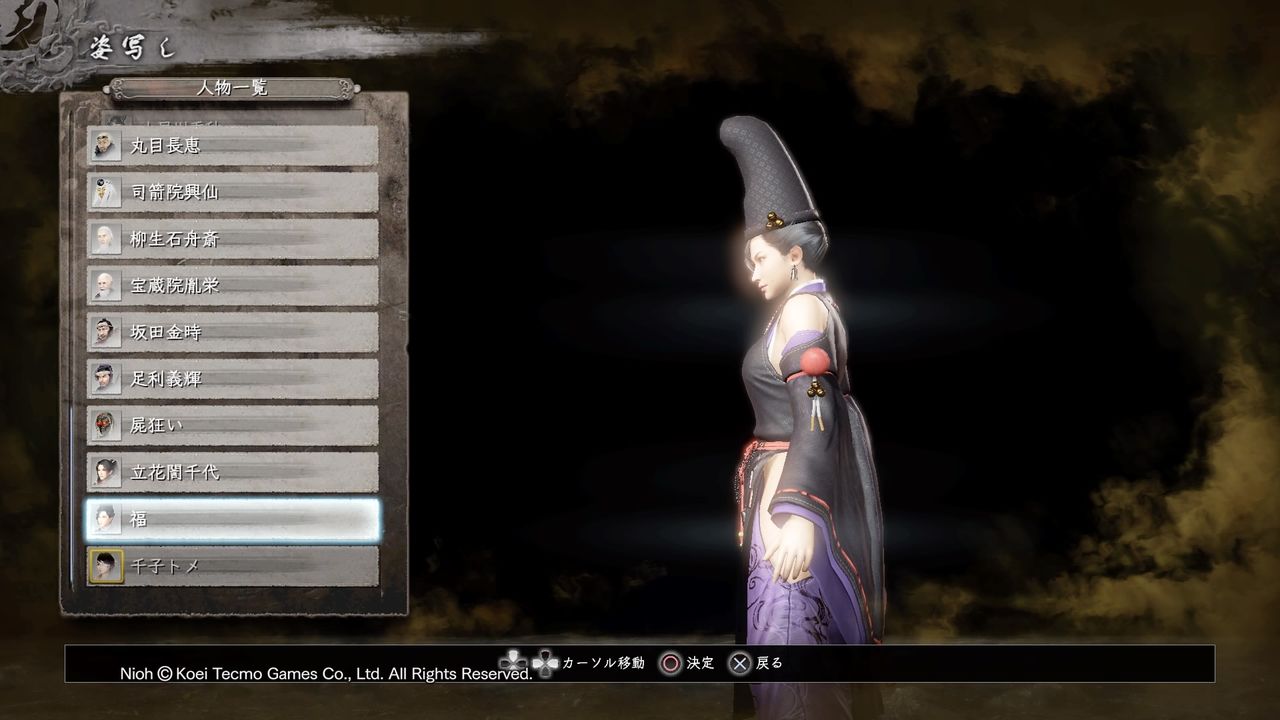Image resolution: width=1280 pixels, height=720 pixels.
Task: Click 足利義輝's portrait icon
Action: 106,379
